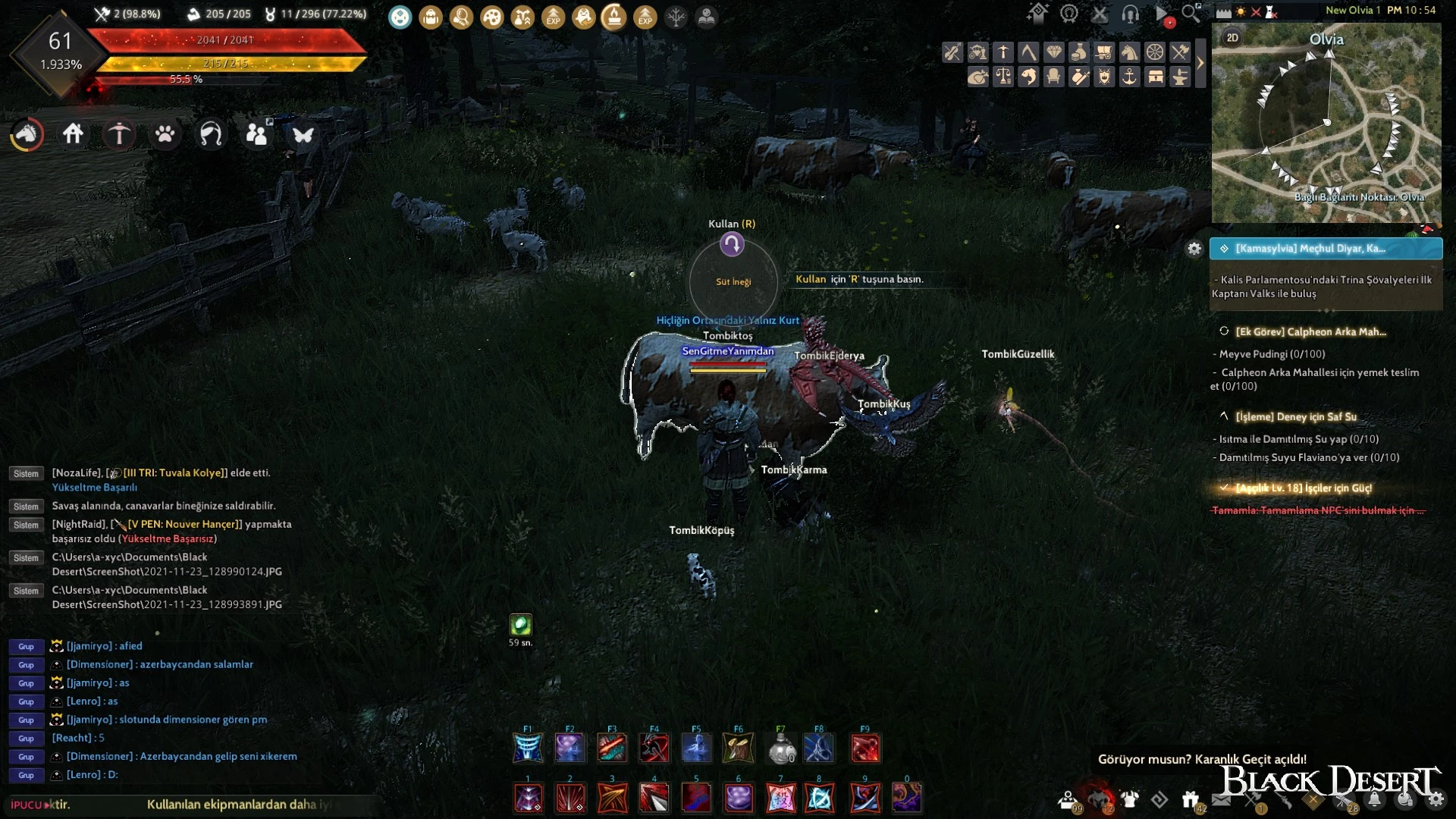1456x819 pixels.
Task: Open the magnifying glass search icon
Action: point(1191,13)
